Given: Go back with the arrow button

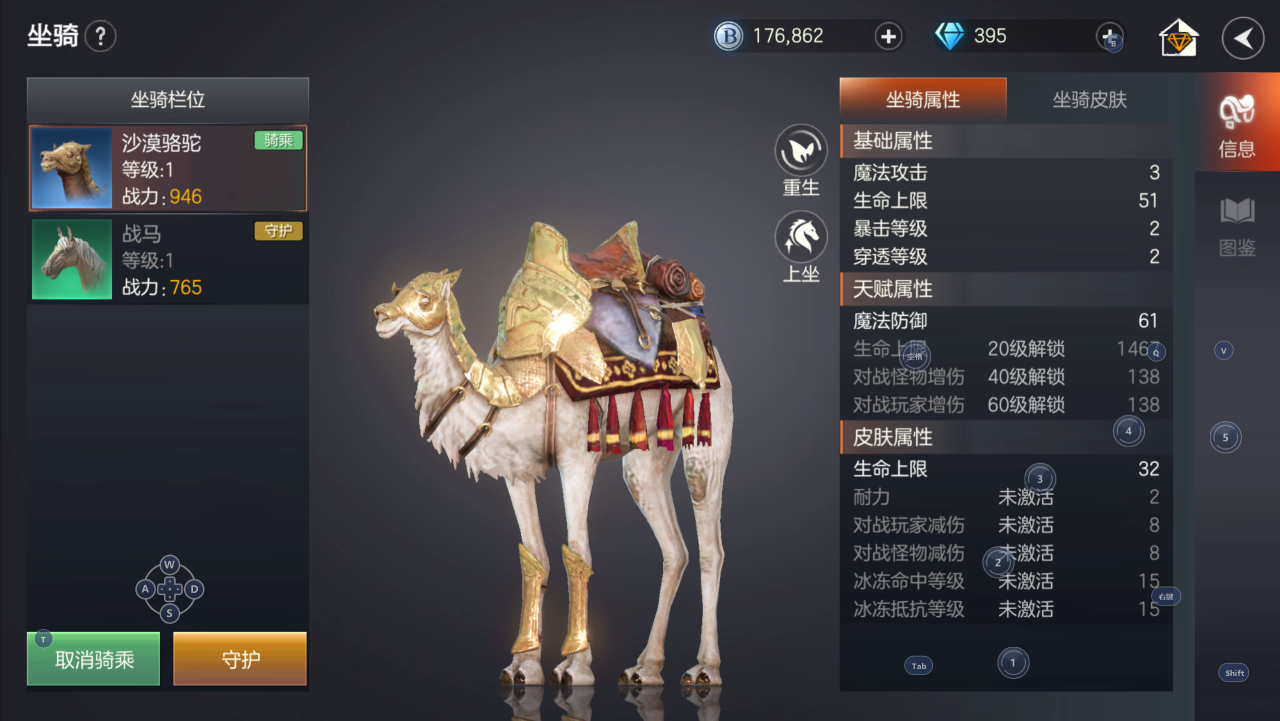Looking at the screenshot, I should (x=1243, y=38).
